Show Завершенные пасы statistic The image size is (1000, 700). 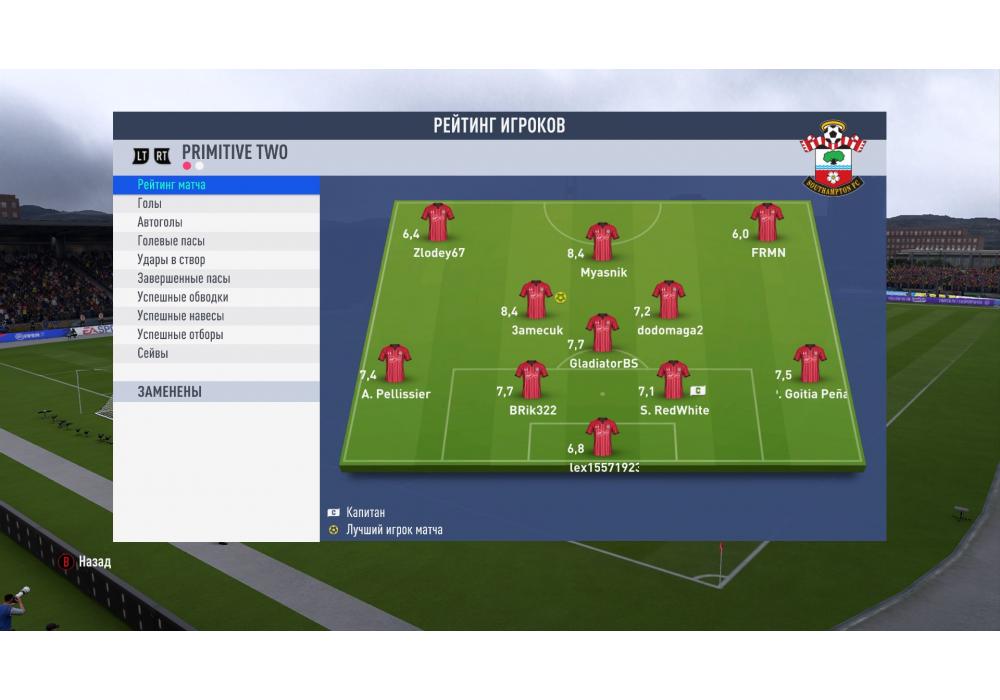216,279
